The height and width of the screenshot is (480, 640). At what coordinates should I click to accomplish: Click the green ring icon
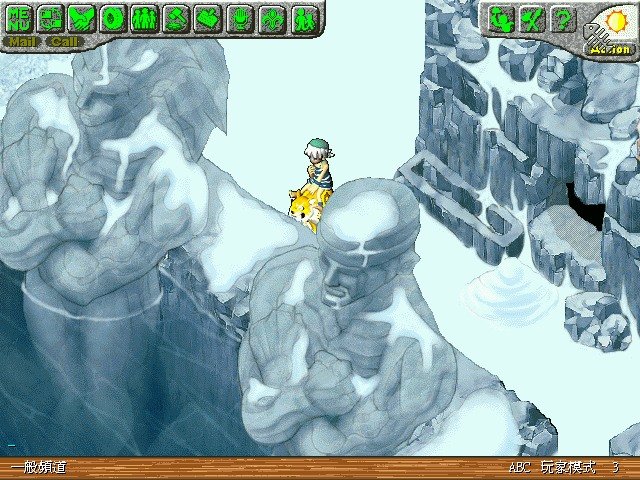tap(113, 18)
